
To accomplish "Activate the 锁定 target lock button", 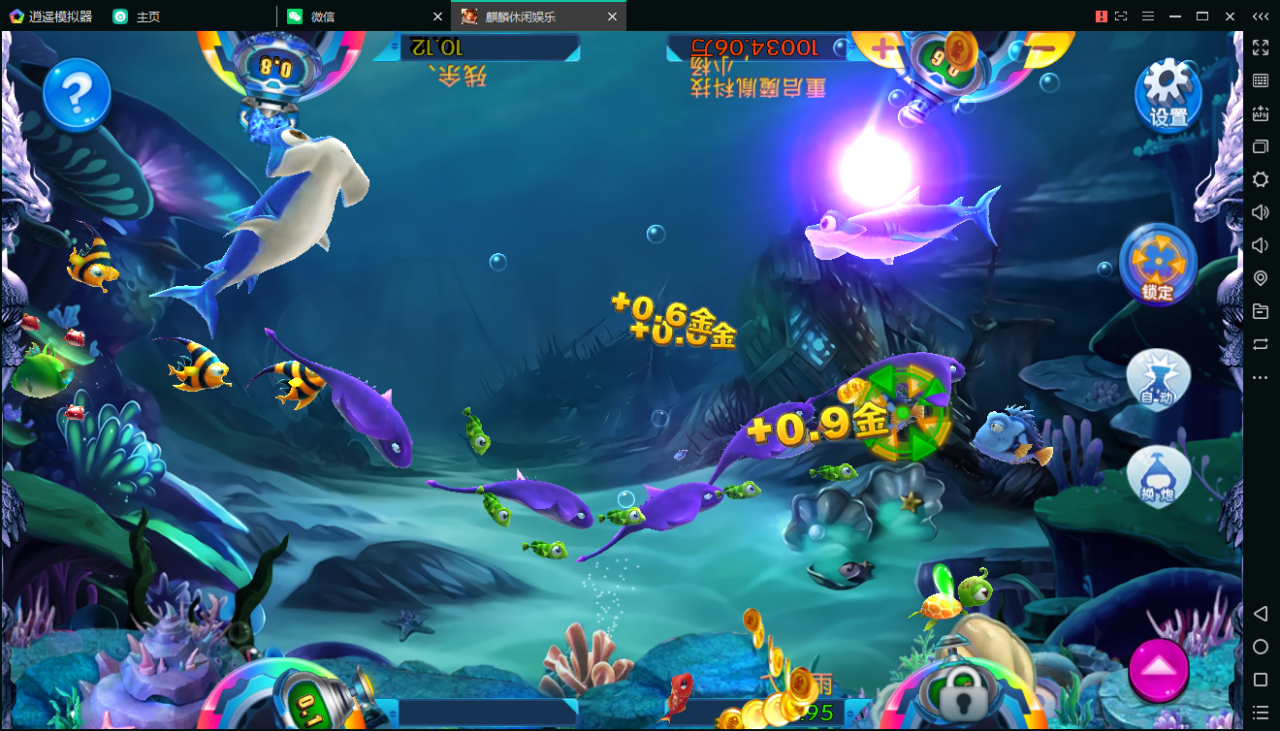I will [1158, 265].
